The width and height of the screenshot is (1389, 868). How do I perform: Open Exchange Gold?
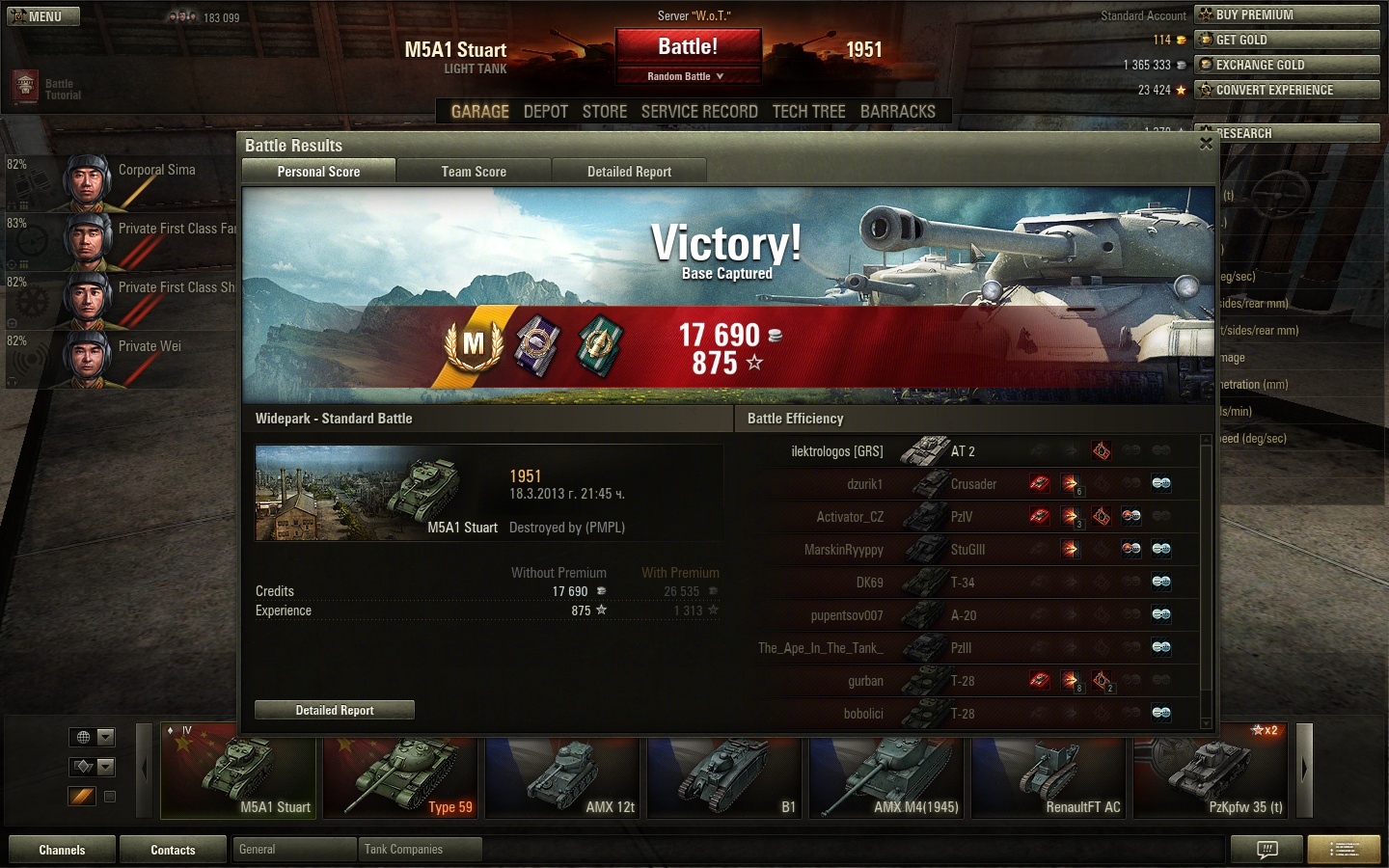pos(1287,65)
